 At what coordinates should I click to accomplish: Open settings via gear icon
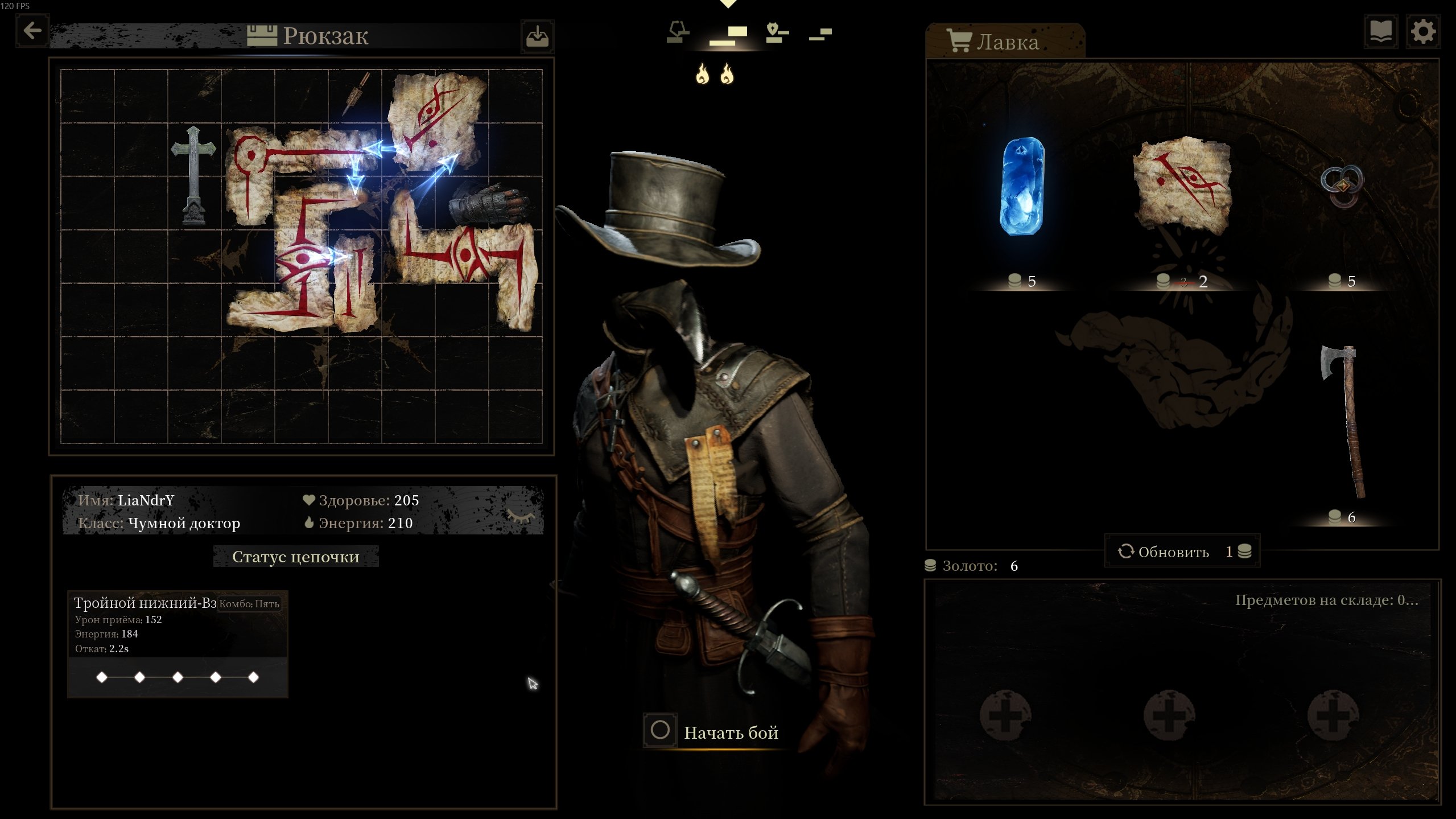tap(1422, 32)
